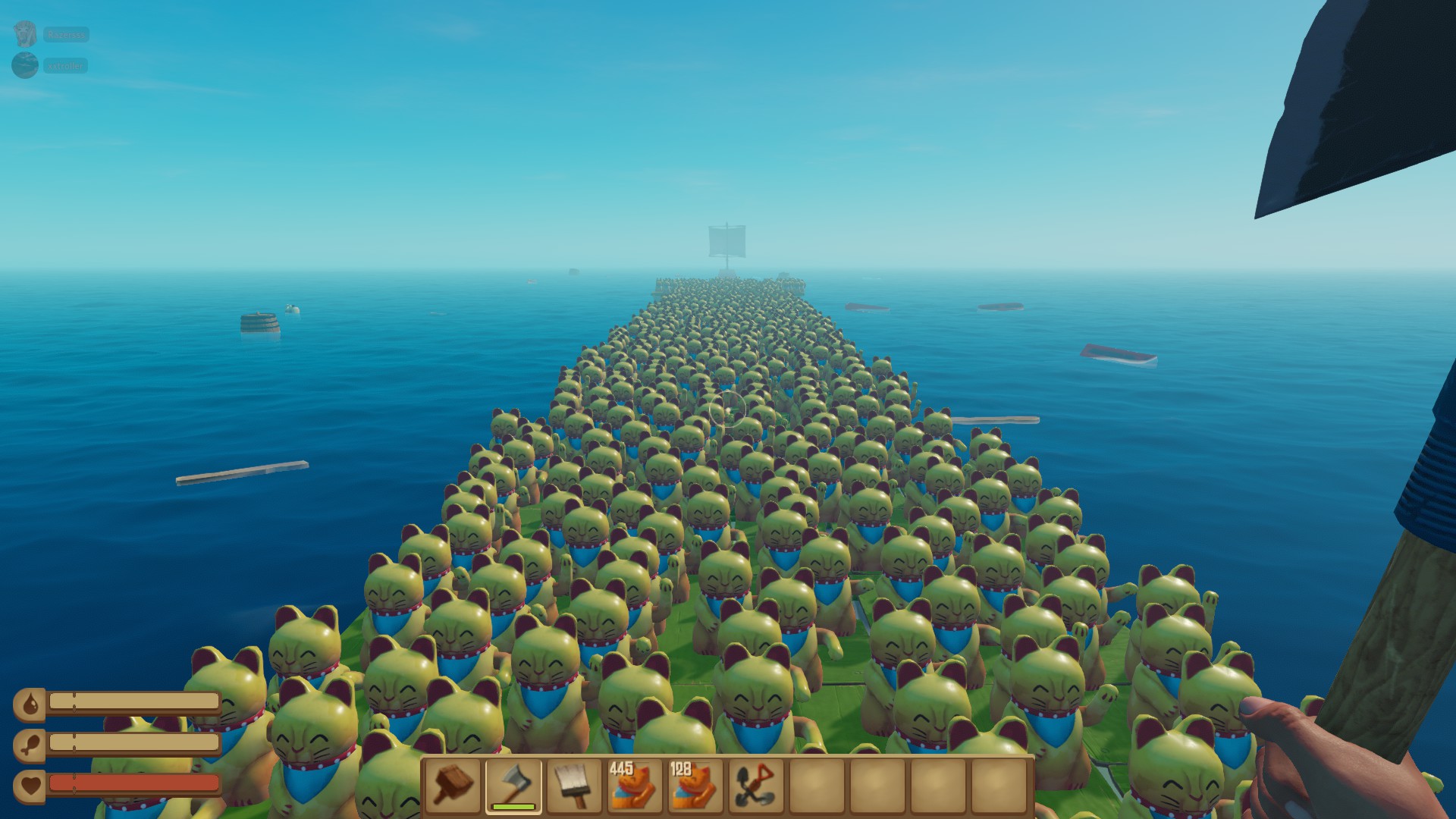The width and height of the screenshot is (1456, 819).
Task: Click the xxtroller name label
Action: coord(66,65)
